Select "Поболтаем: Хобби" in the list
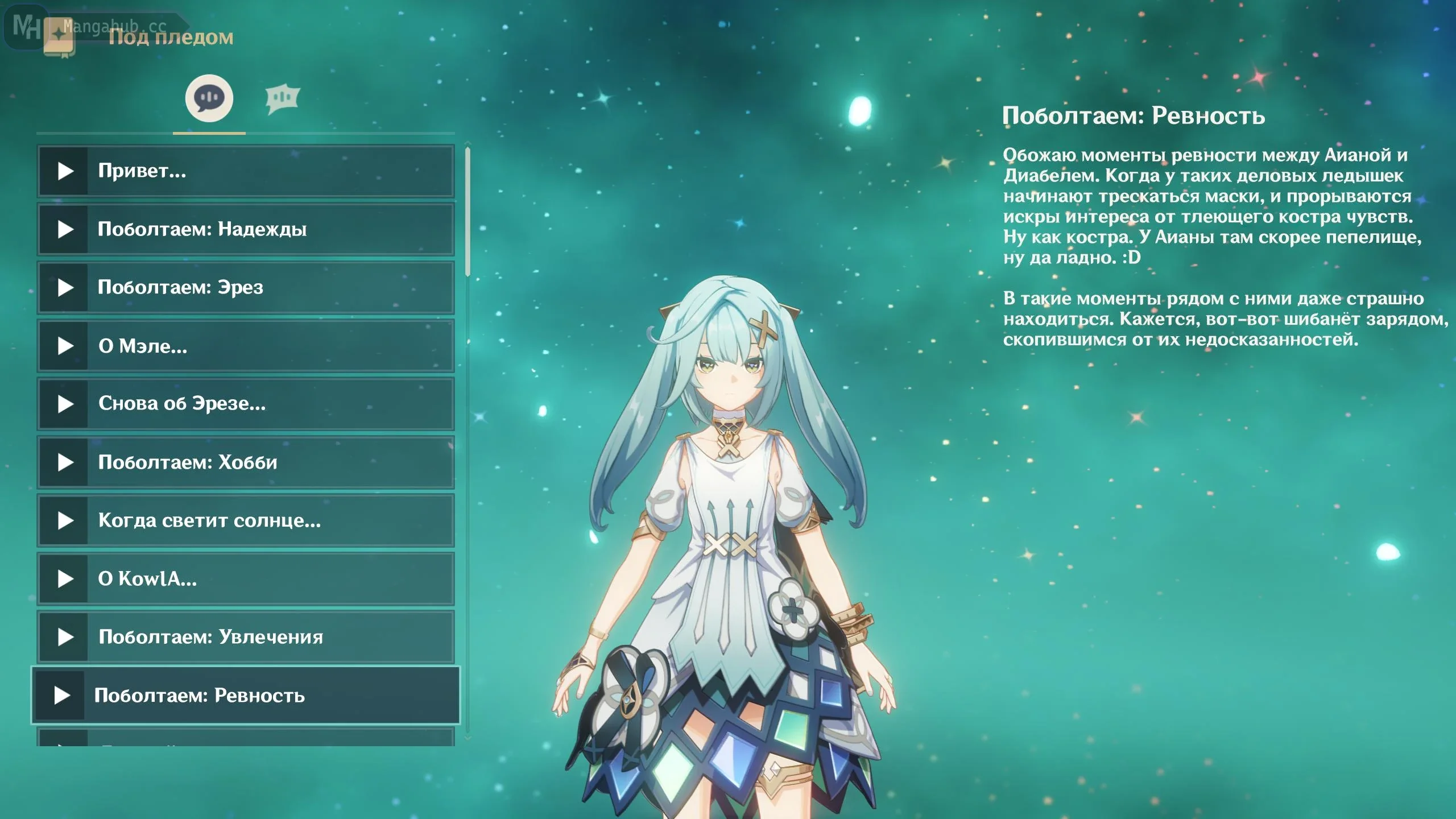The image size is (1456, 819). tap(246, 462)
